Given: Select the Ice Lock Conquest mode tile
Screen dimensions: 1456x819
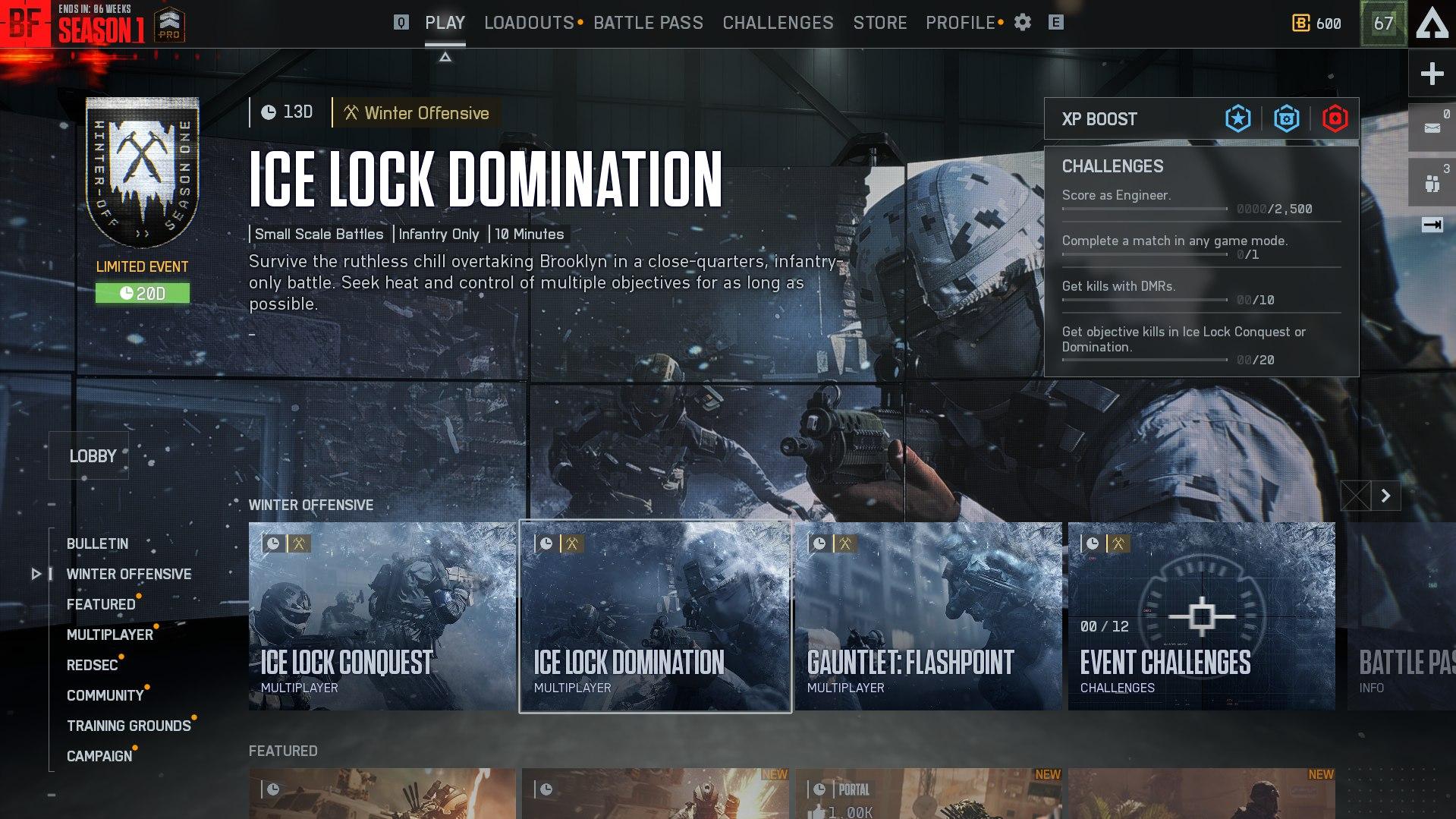Looking at the screenshot, I should pyautogui.click(x=382, y=616).
